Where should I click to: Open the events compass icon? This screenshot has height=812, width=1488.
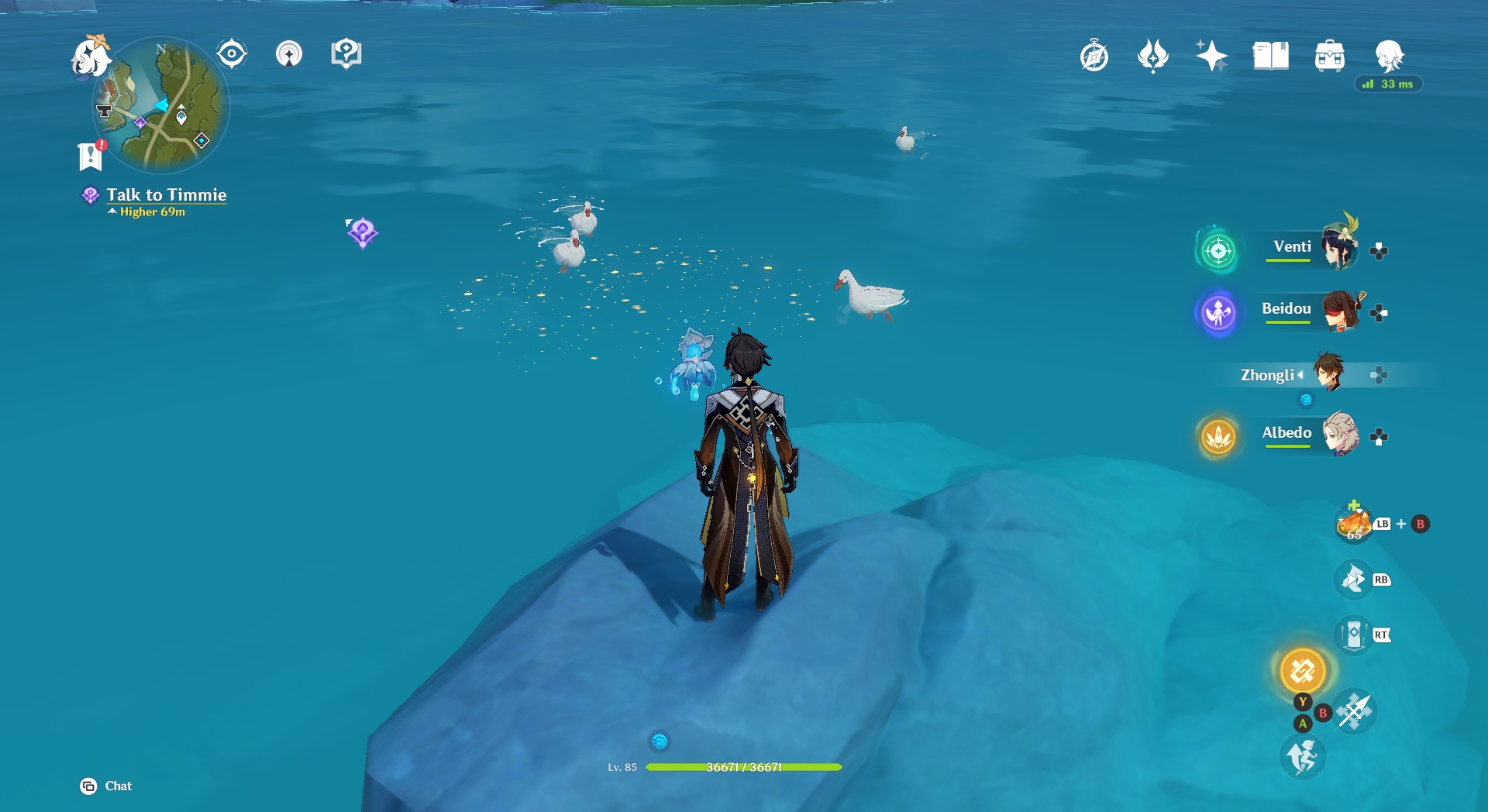pos(1094,57)
